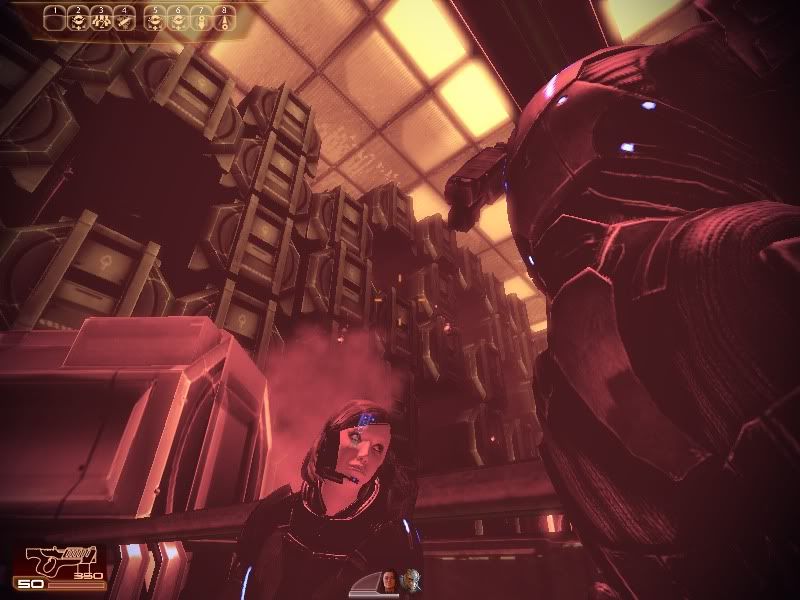The width and height of the screenshot is (800, 600).
Task: Select the alien squadmate portrait
Action: 410,578
